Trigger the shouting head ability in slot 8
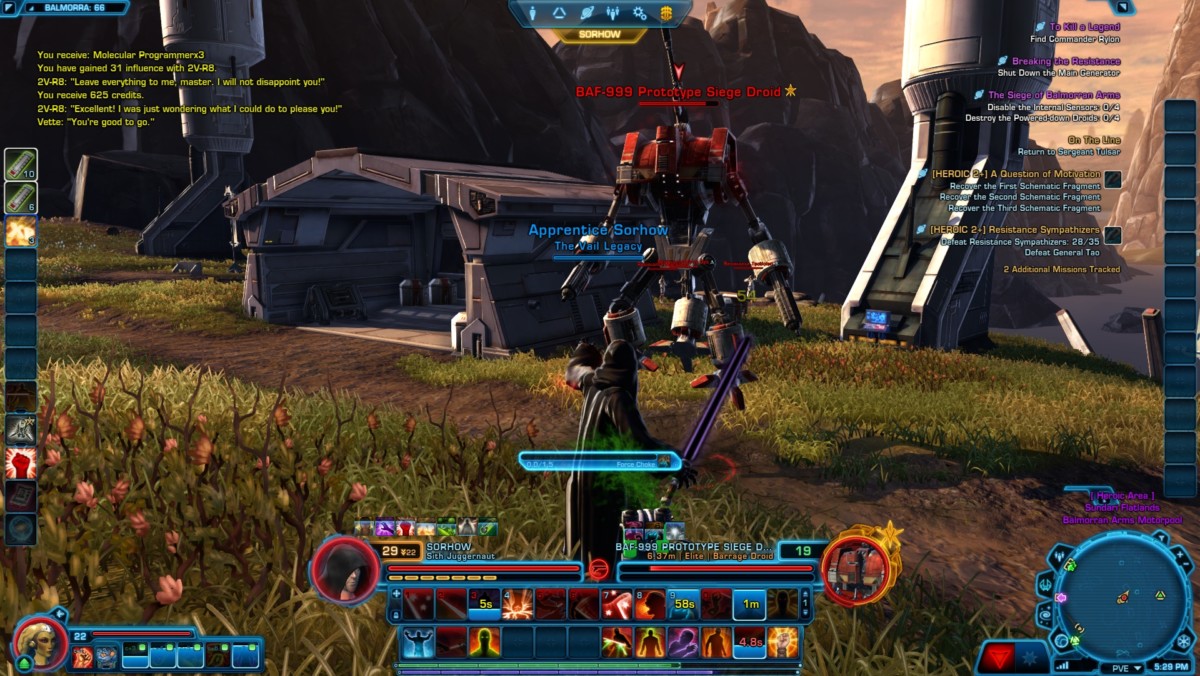1200x676 pixels. point(650,604)
